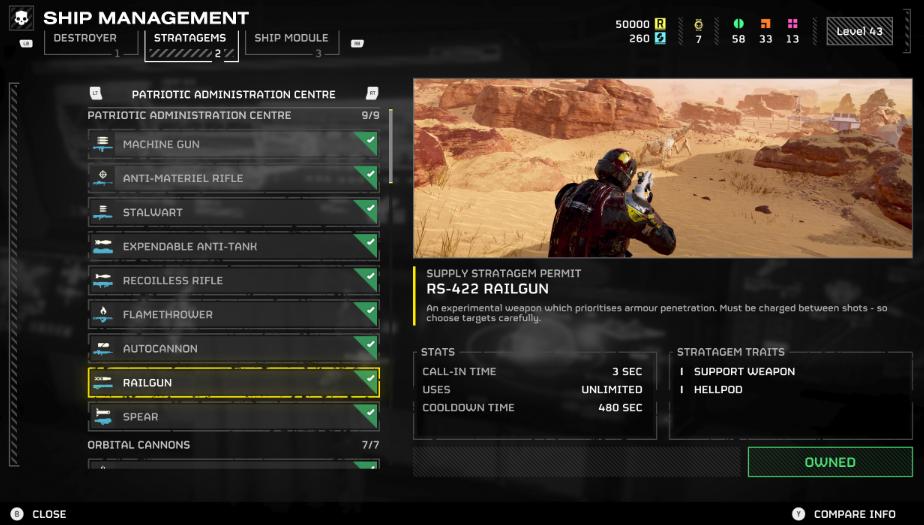Select the Recoilless Rifle entry
The width and height of the screenshot is (924, 525).
[233, 281]
